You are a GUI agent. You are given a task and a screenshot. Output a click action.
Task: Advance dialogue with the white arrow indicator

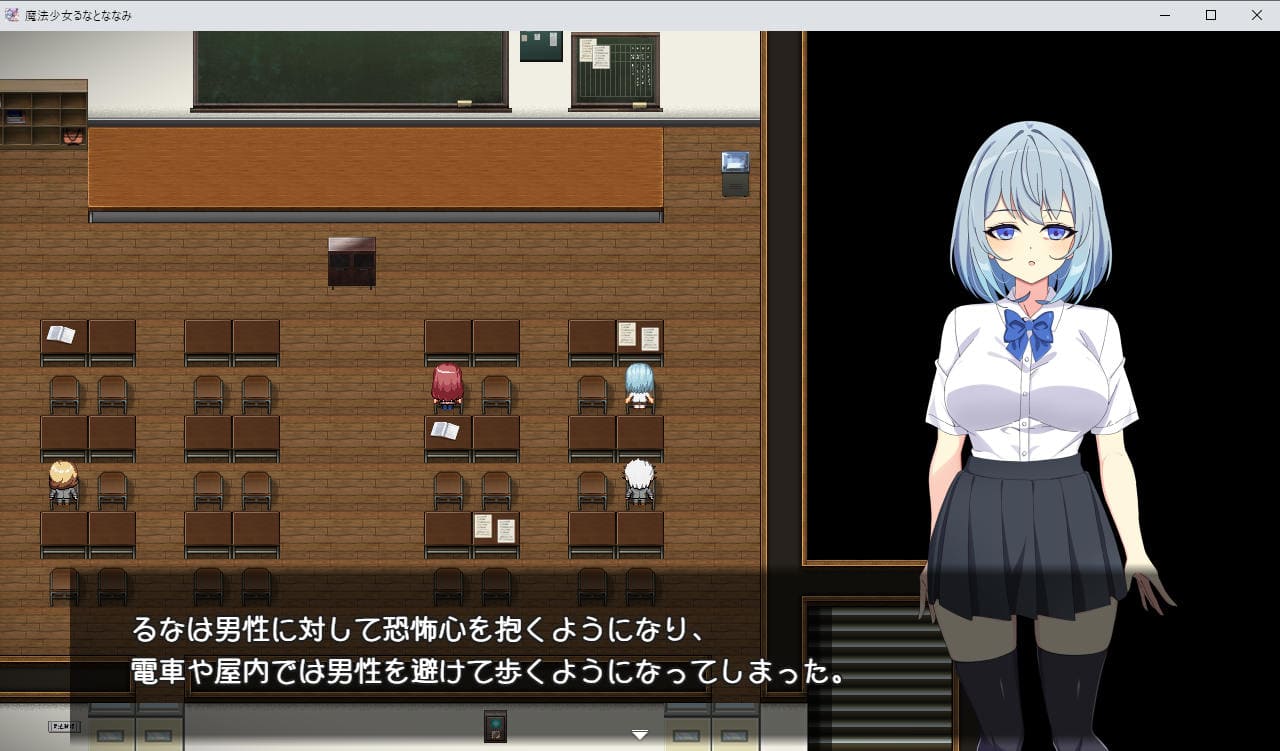point(640,735)
